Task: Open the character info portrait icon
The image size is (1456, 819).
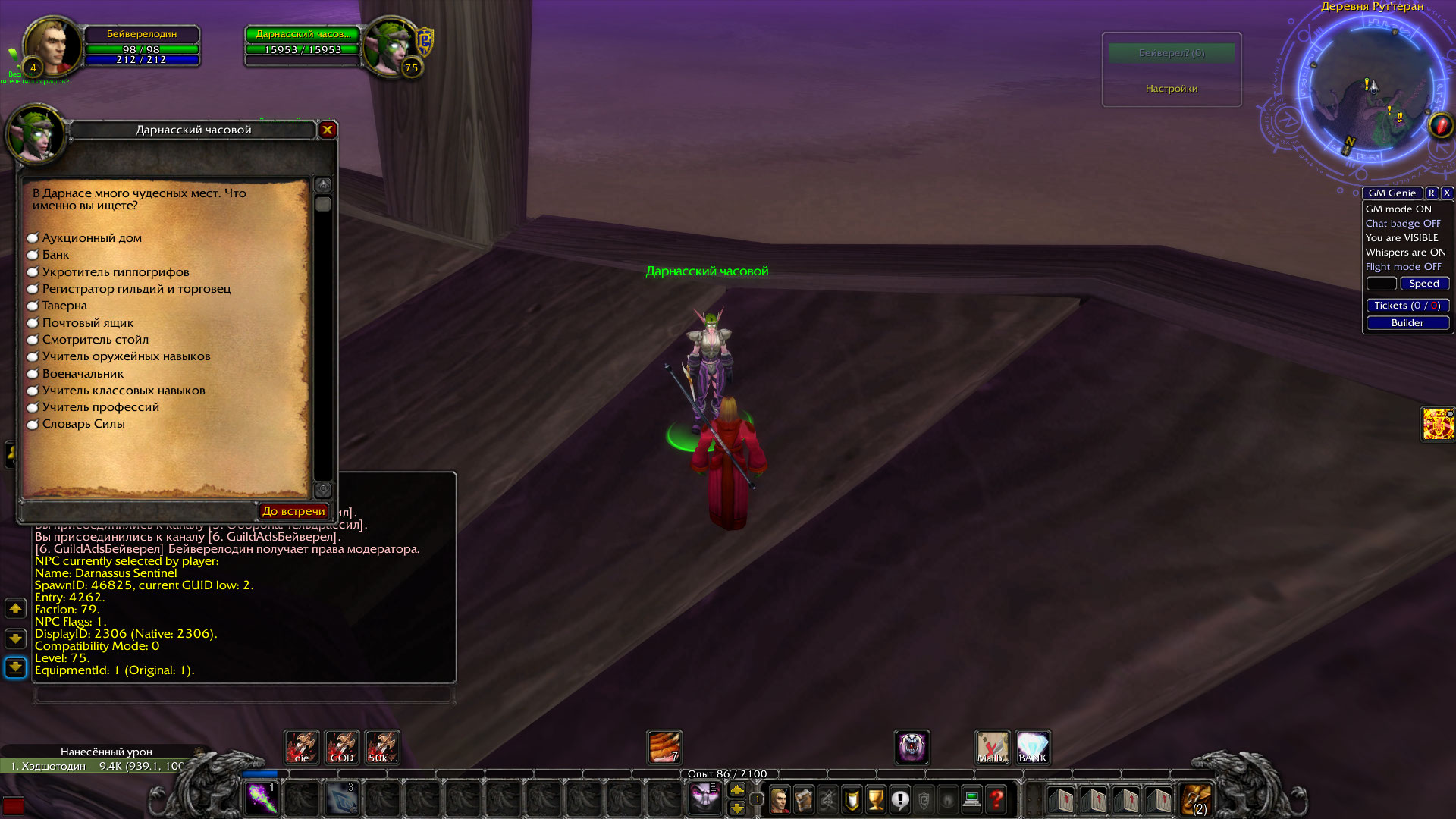Action: (x=779, y=800)
